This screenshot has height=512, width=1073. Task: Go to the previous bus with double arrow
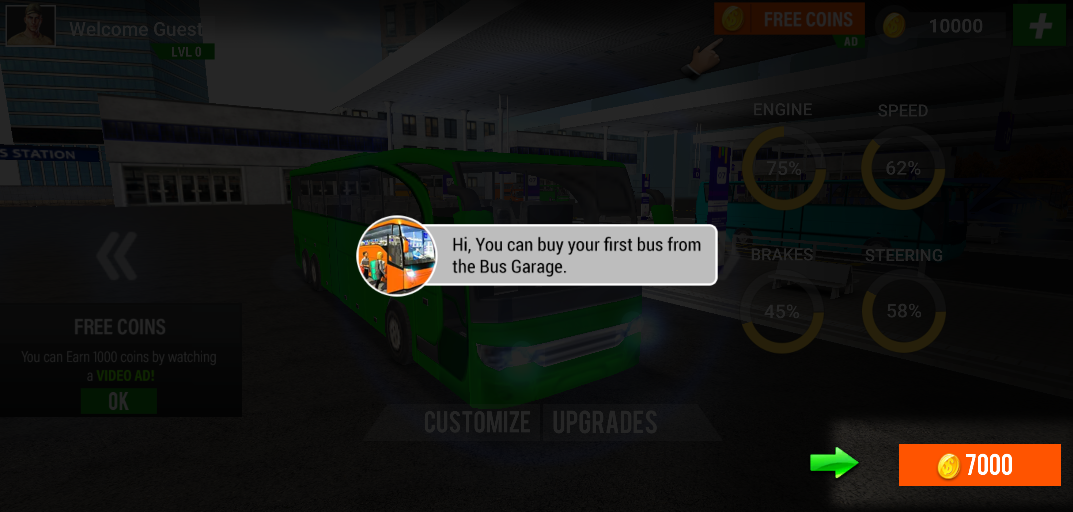pyautogui.click(x=117, y=257)
